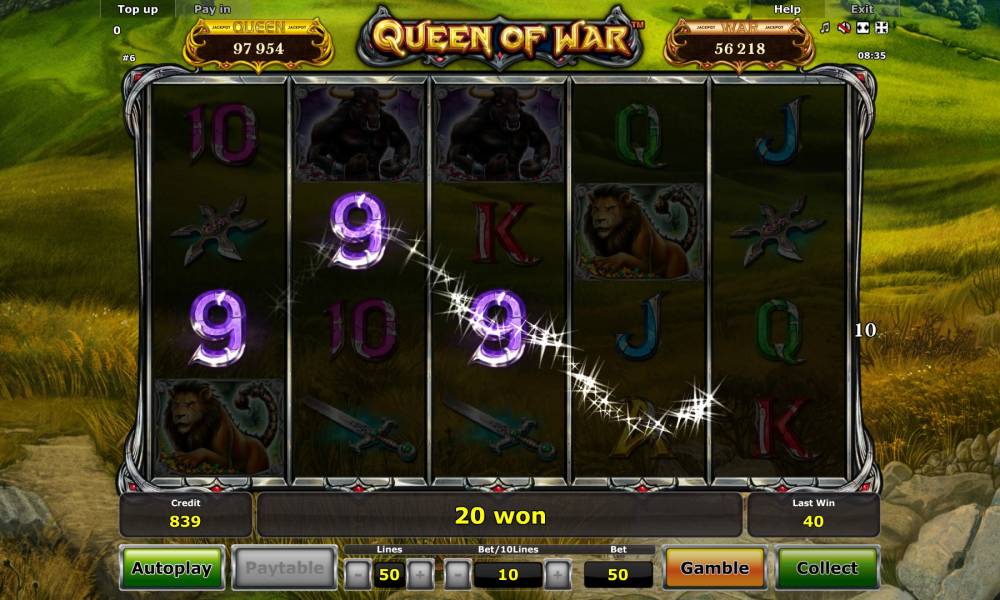Viewport: 1000px width, 600px height.
Task: Exit the game
Action: [861, 9]
